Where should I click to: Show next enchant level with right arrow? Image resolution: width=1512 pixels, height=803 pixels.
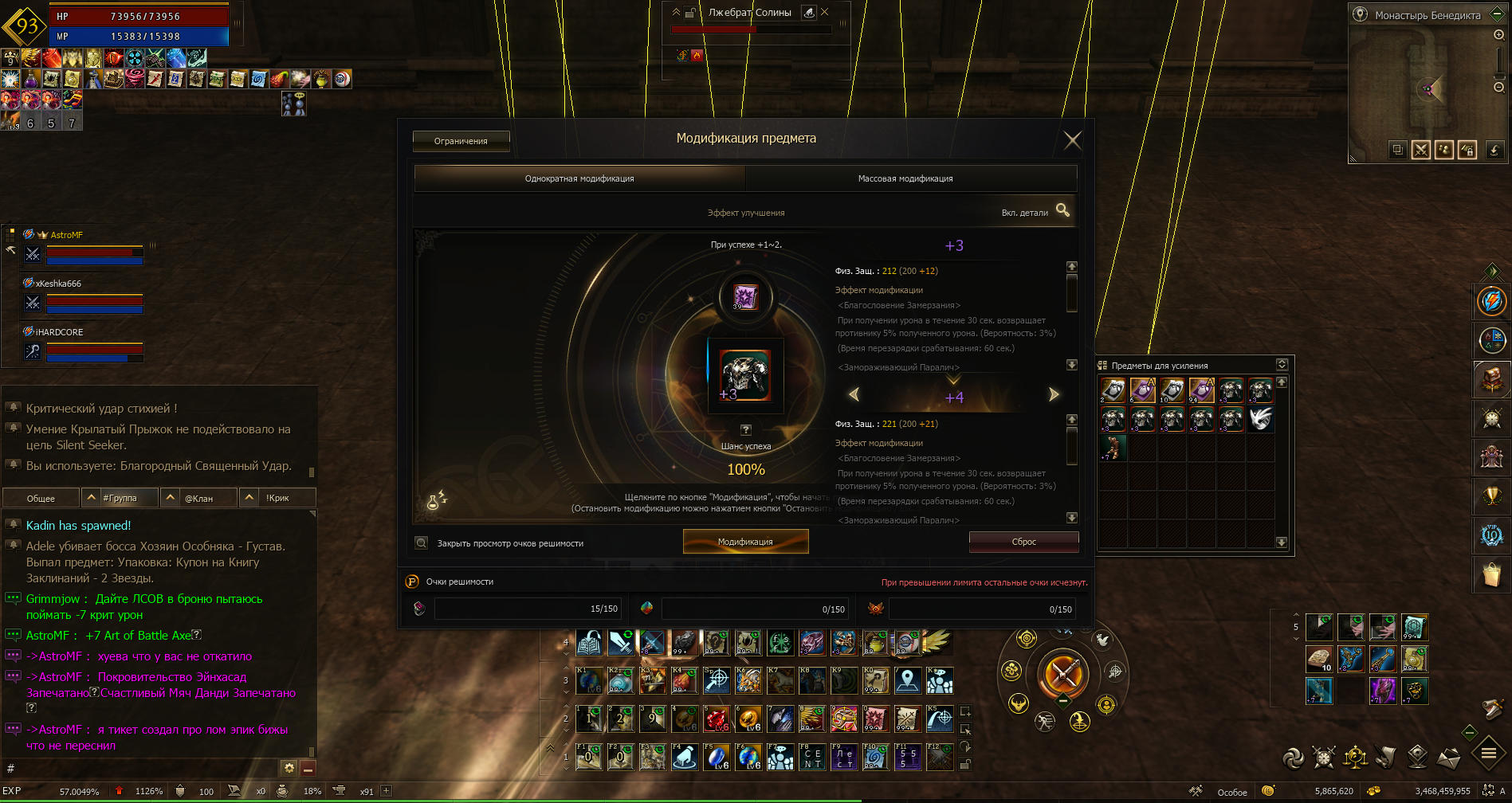pyautogui.click(x=1054, y=394)
